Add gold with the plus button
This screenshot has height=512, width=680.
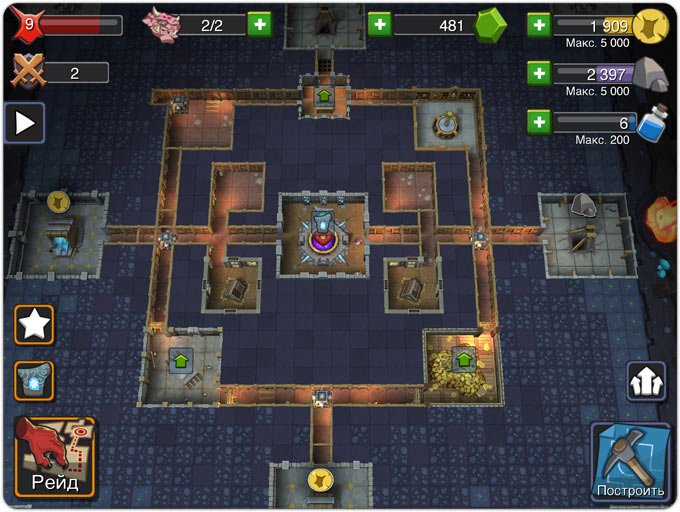[539, 24]
